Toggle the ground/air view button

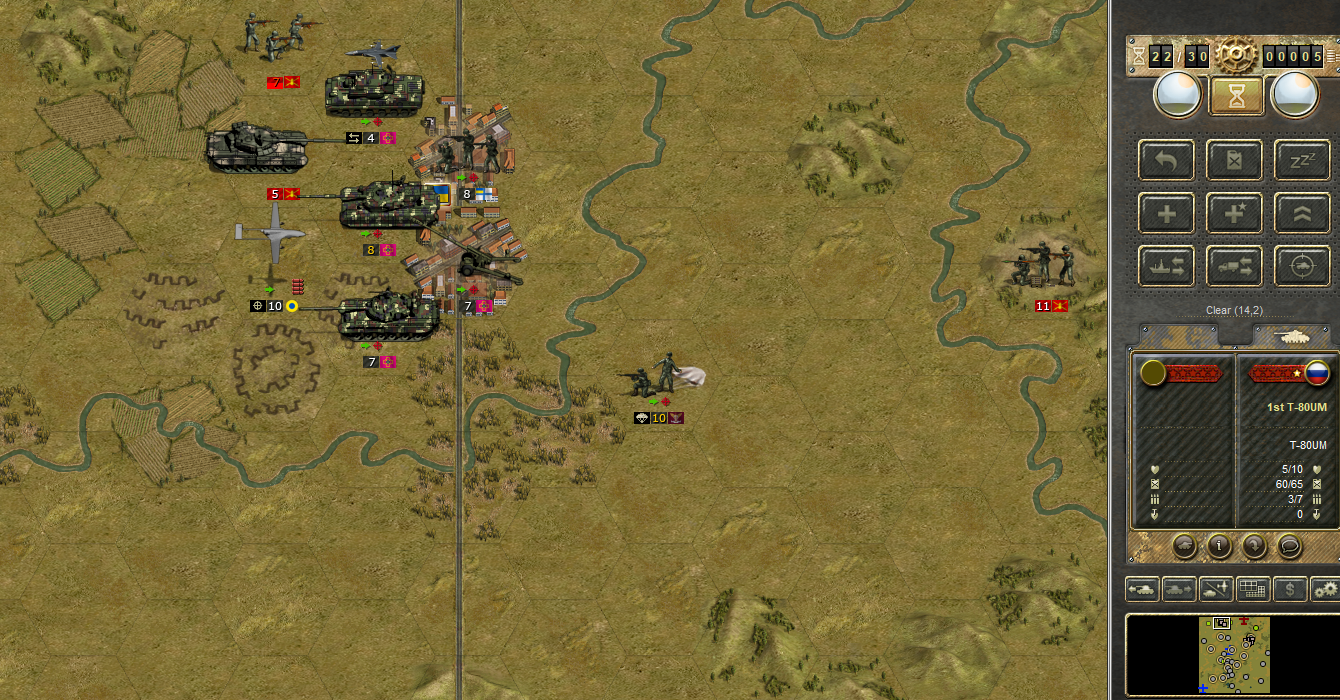tap(1216, 589)
